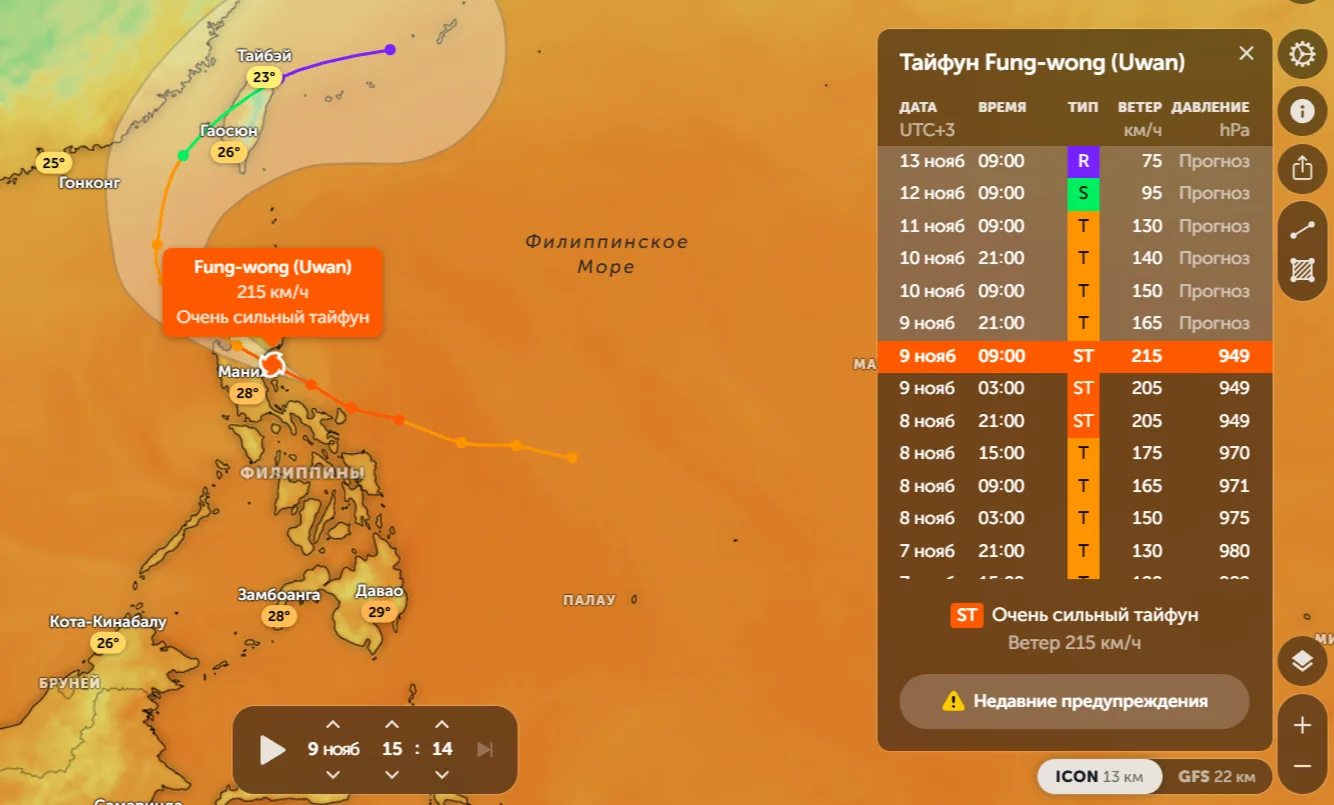Show the info button details
1334x805 pixels.
1302,110
